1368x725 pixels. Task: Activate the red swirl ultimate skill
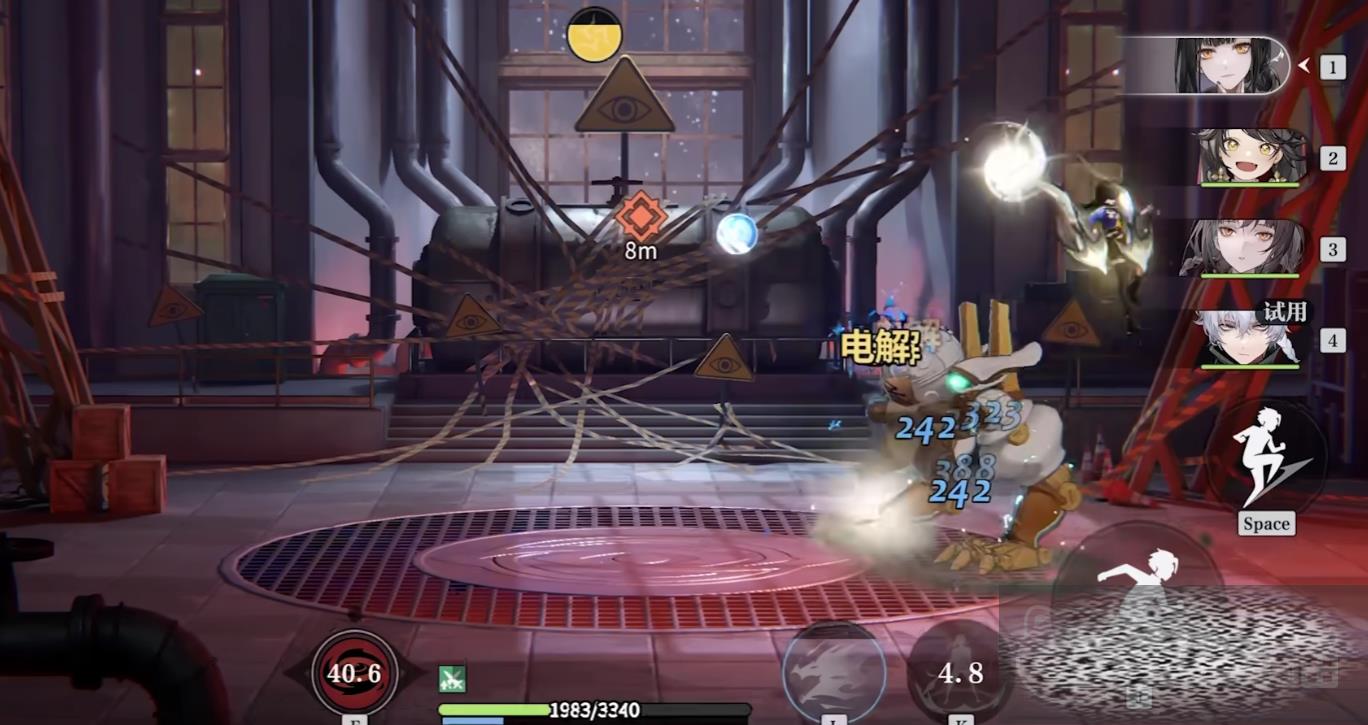[354, 673]
